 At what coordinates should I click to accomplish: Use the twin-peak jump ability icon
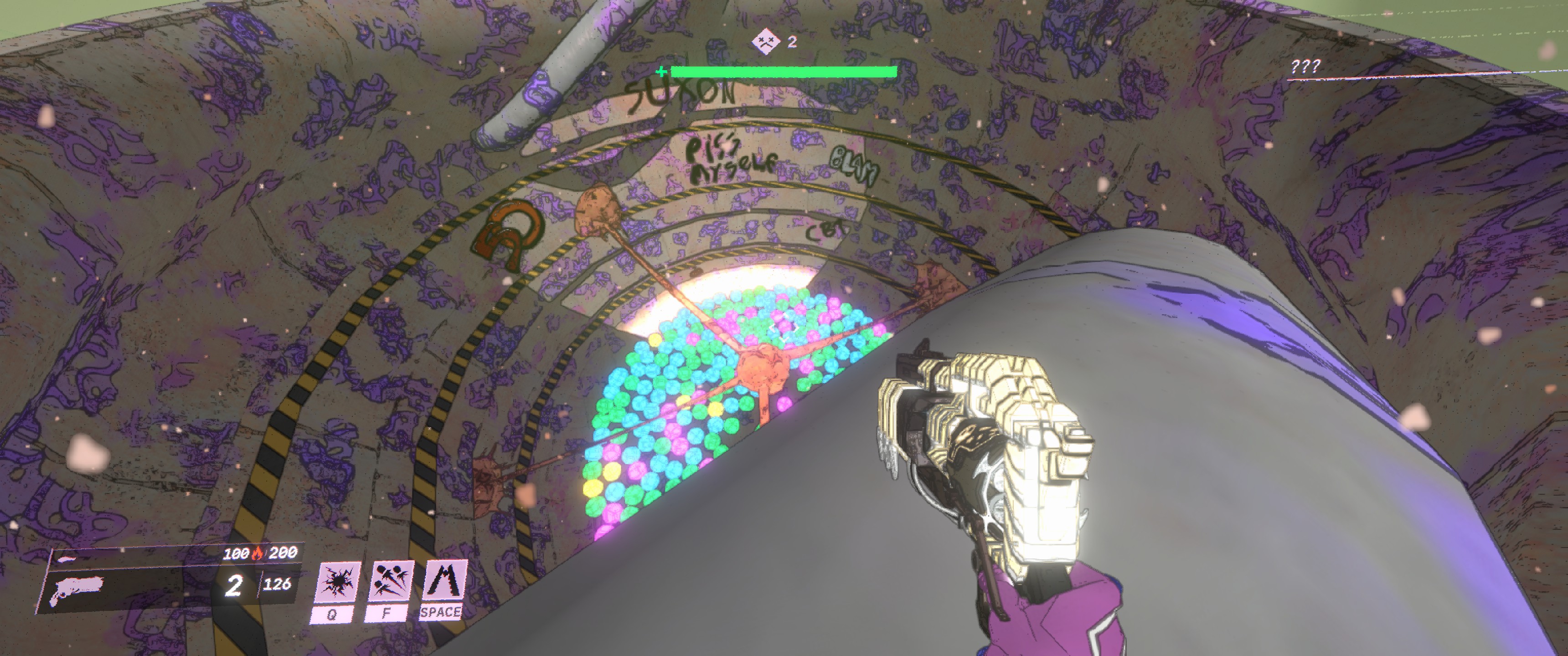click(x=445, y=580)
